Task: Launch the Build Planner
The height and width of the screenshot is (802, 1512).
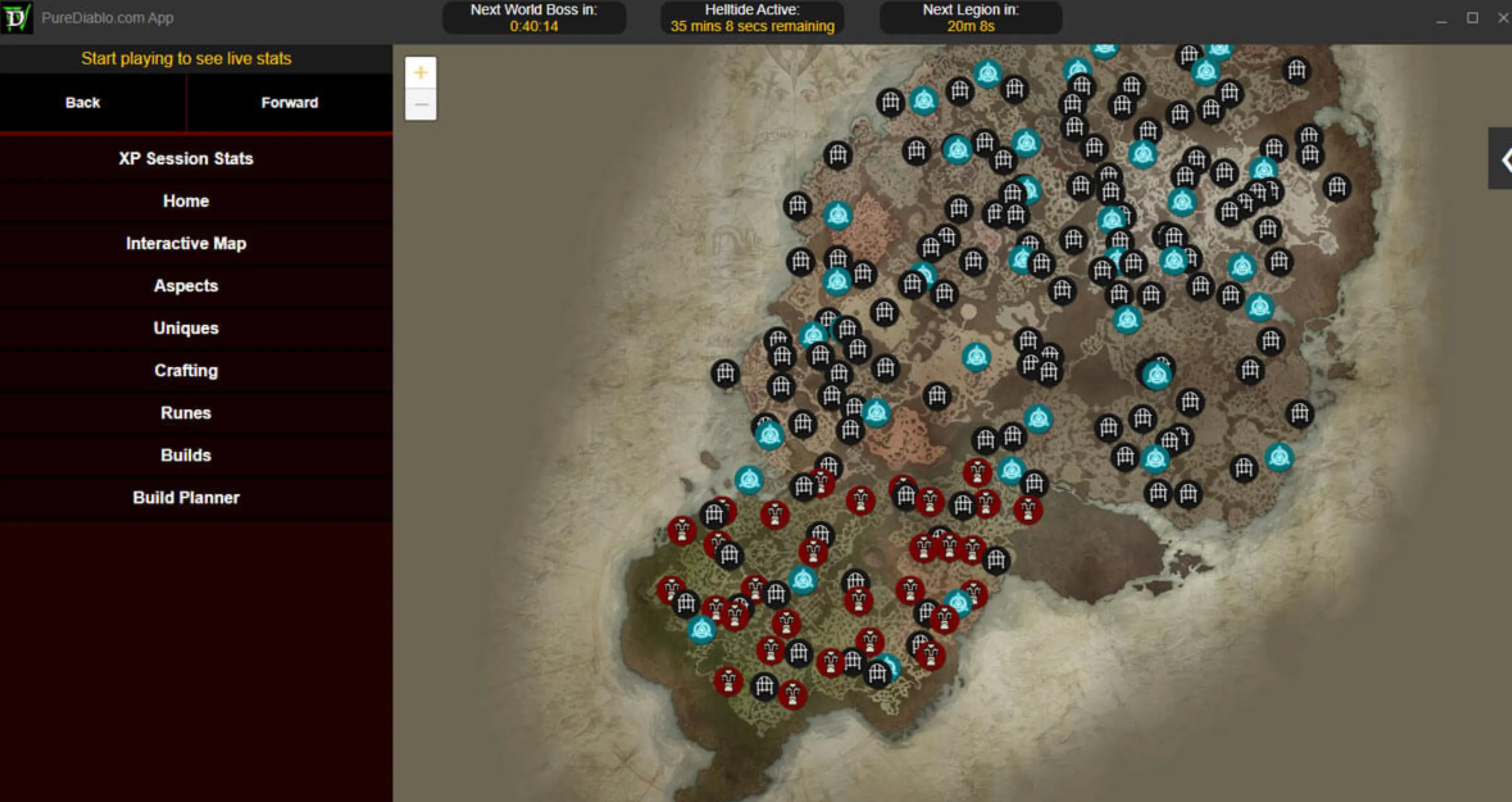Action: point(186,497)
